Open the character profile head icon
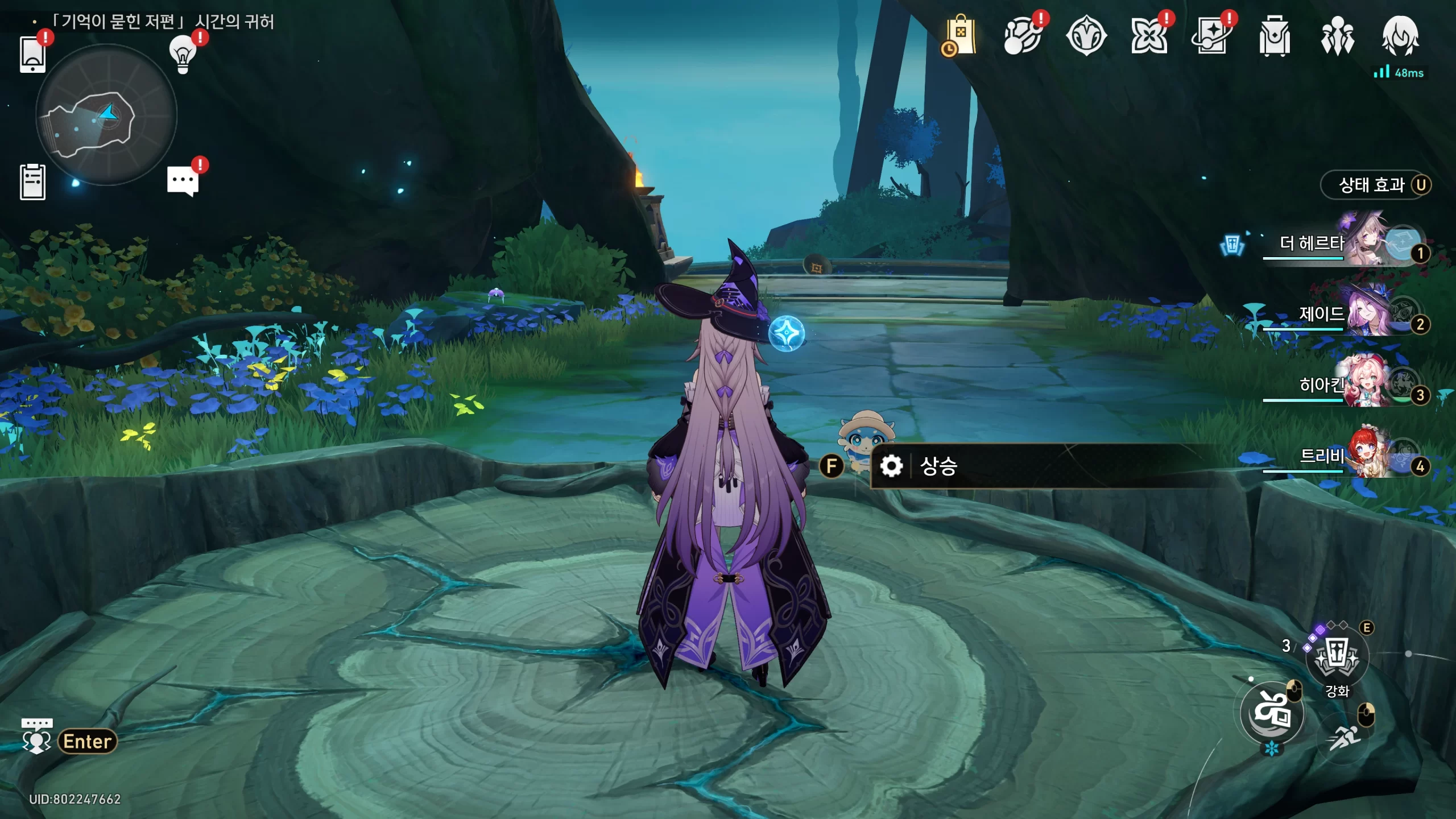Screen dimensions: 1456x819 click(x=1400, y=36)
